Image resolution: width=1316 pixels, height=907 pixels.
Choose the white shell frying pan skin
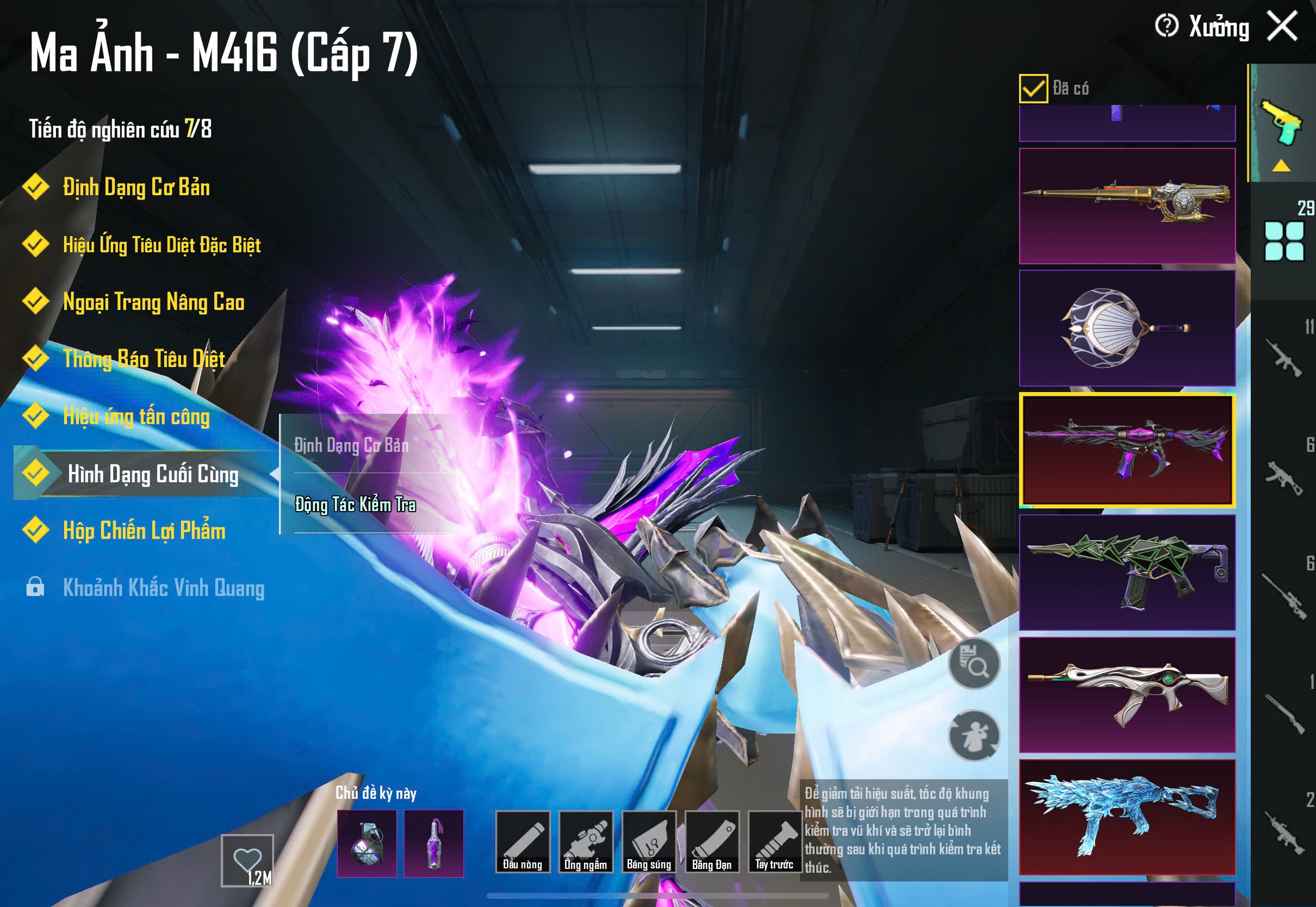point(1127,328)
